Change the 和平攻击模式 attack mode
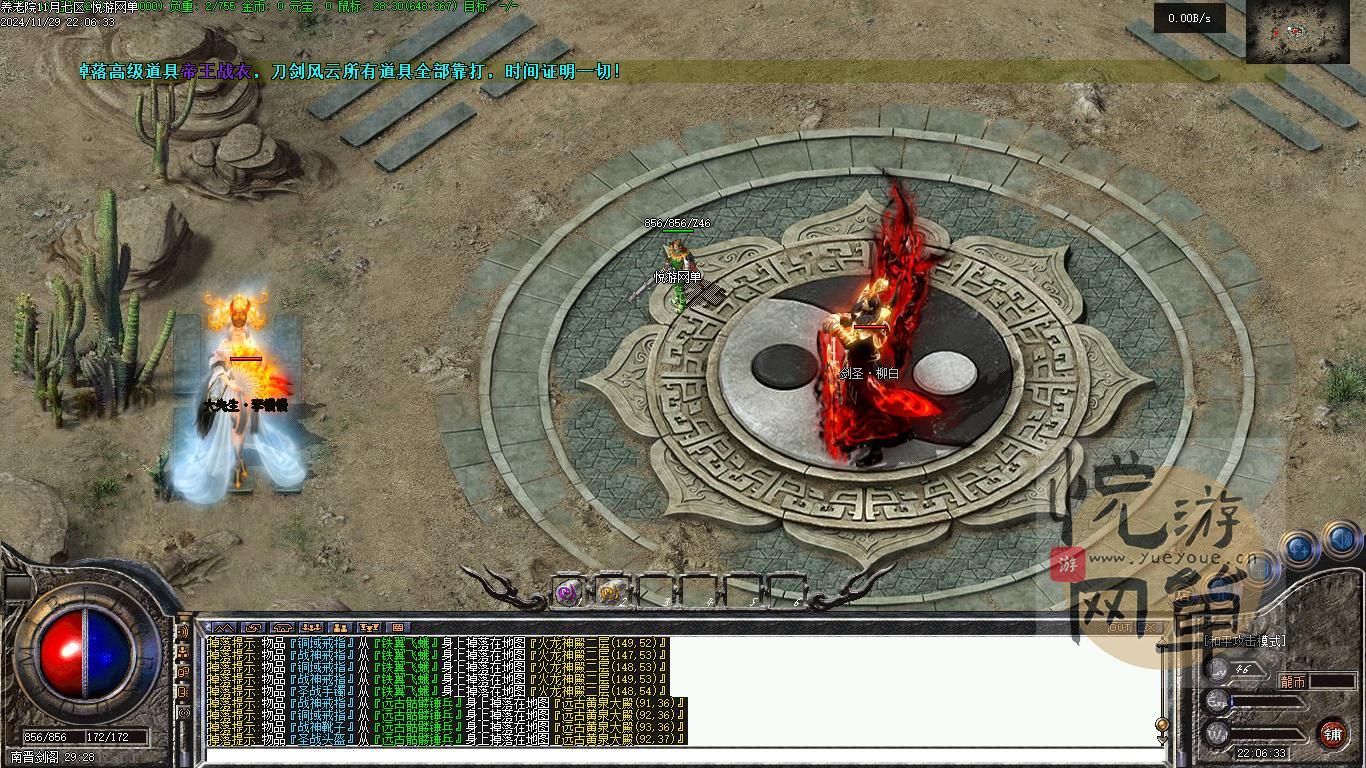 1244,641
